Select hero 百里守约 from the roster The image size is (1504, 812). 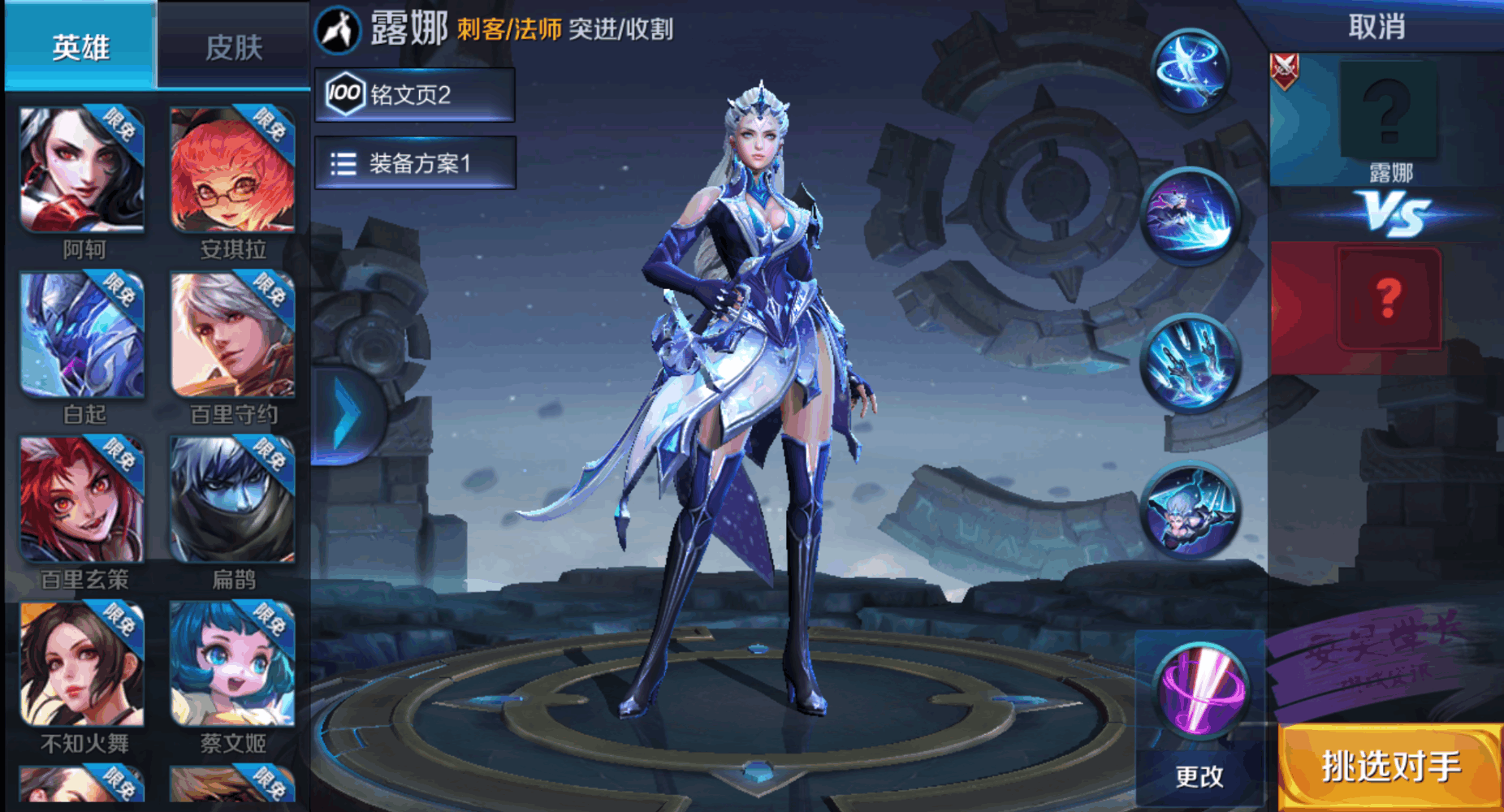coord(232,335)
